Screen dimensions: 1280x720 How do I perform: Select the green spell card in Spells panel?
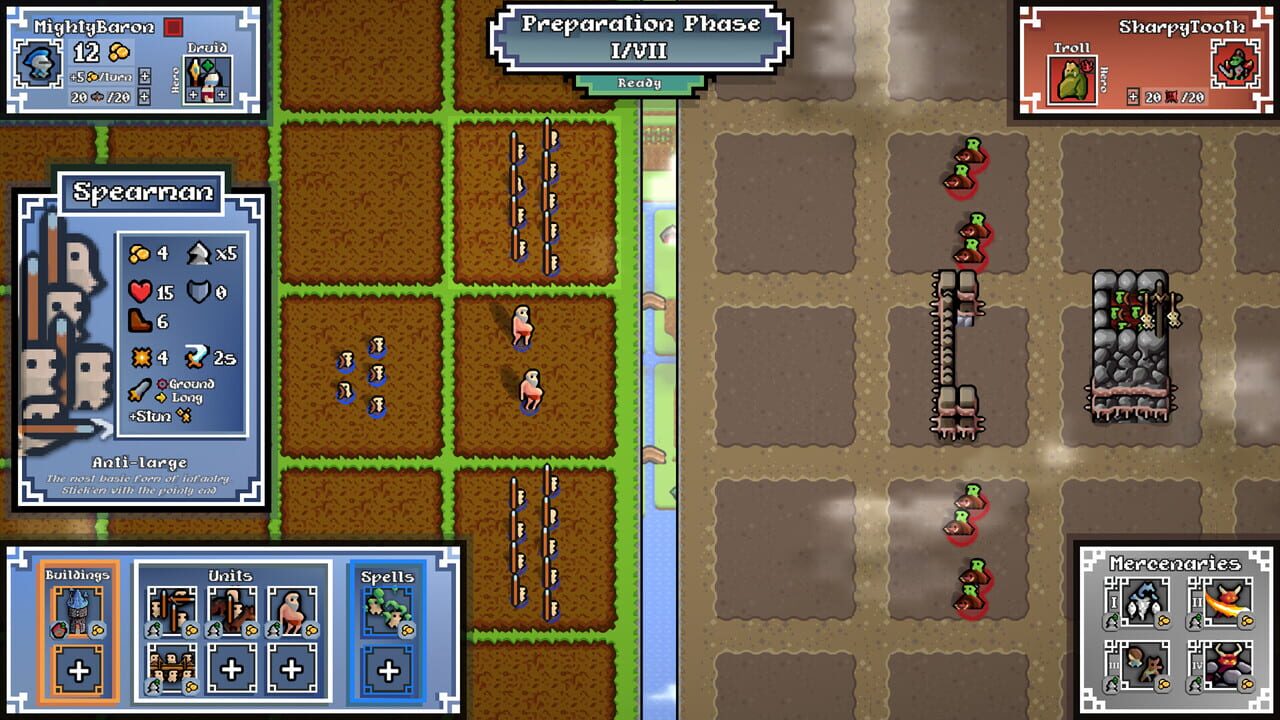pos(388,614)
